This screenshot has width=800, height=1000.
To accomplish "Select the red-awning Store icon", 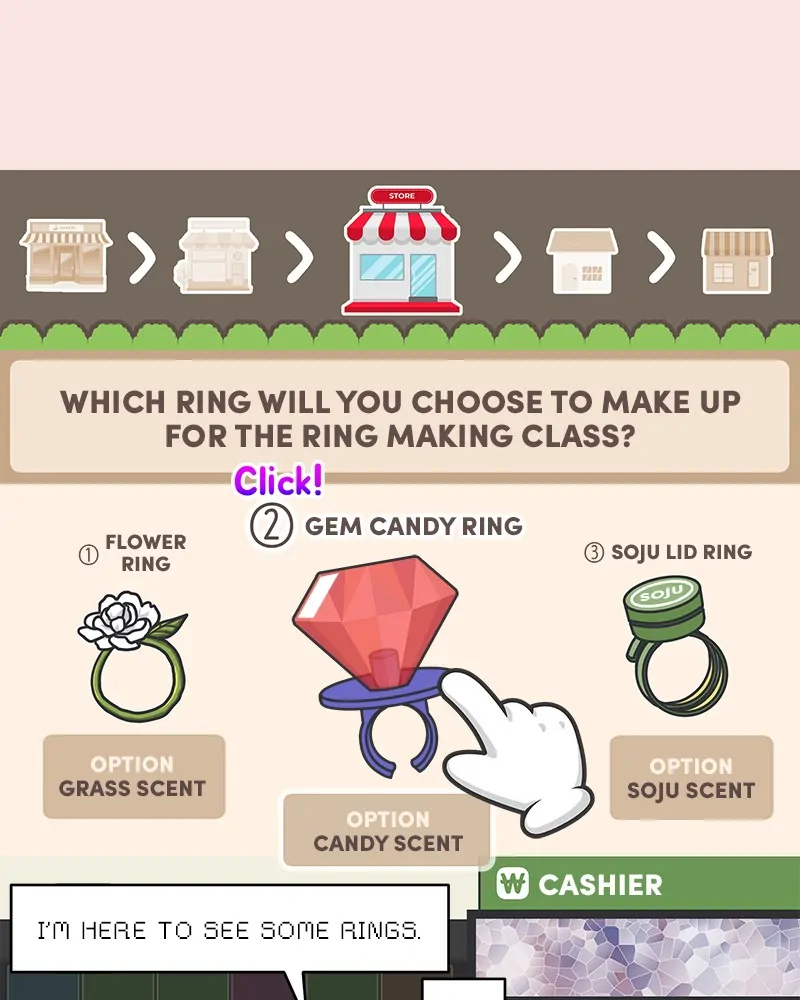I will [401, 251].
